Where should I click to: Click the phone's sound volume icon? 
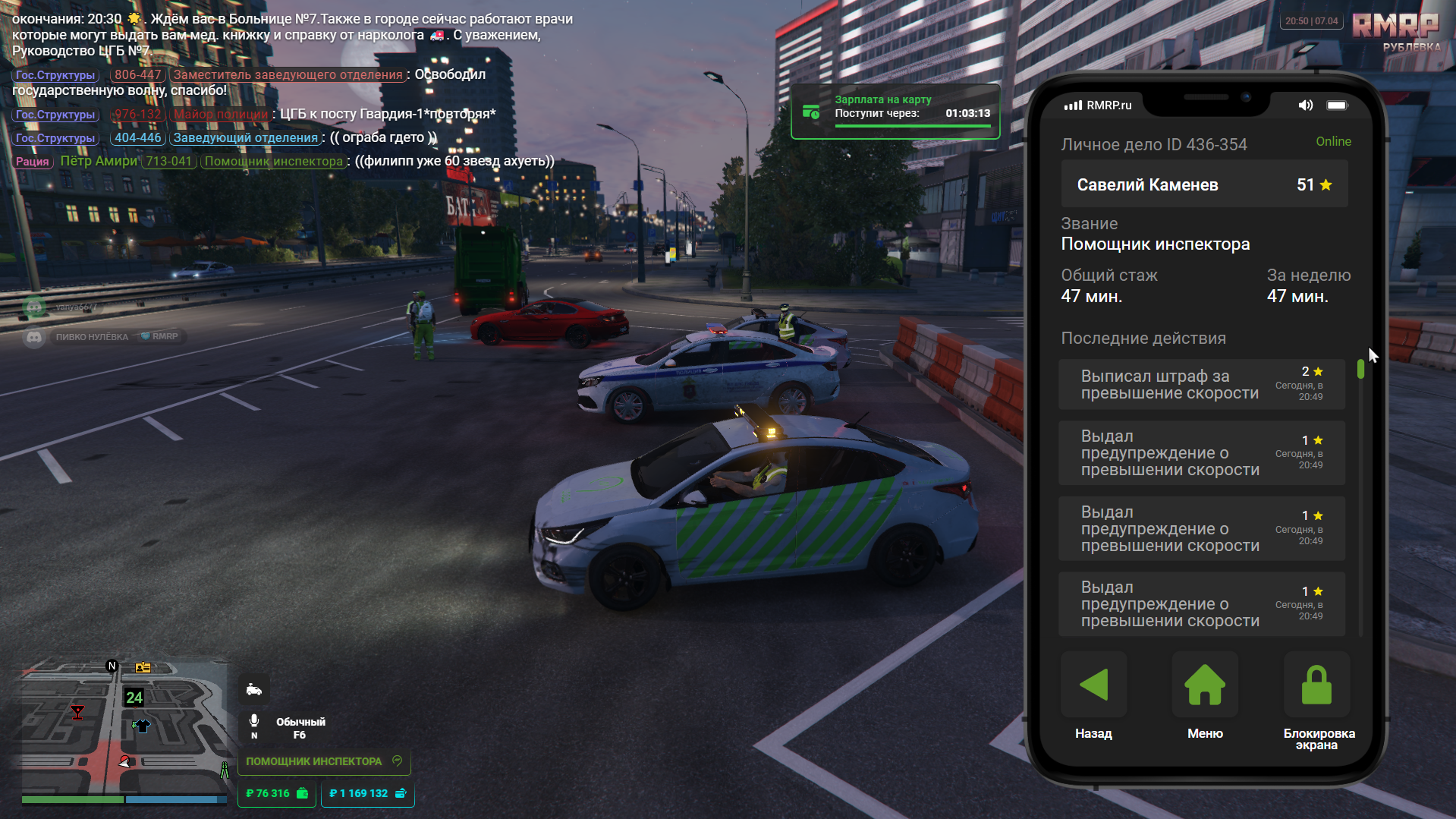click(1305, 106)
